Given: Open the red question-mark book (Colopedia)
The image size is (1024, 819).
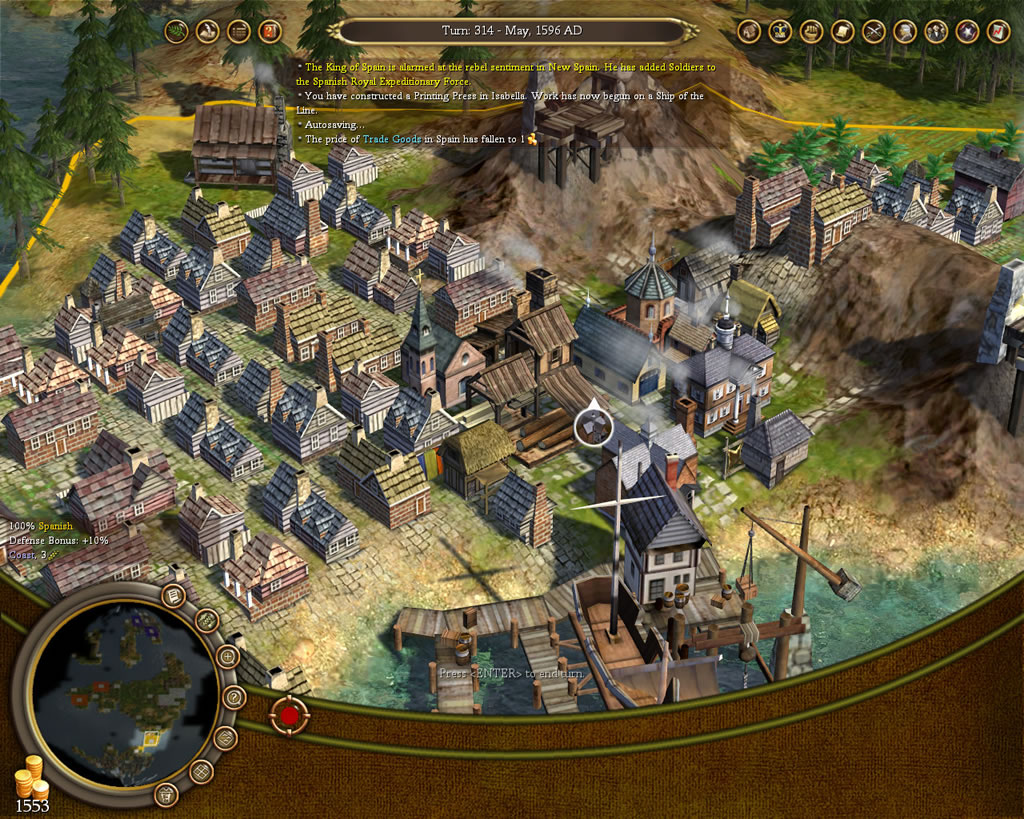Looking at the screenshot, I should pyautogui.click(x=270, y=31).
